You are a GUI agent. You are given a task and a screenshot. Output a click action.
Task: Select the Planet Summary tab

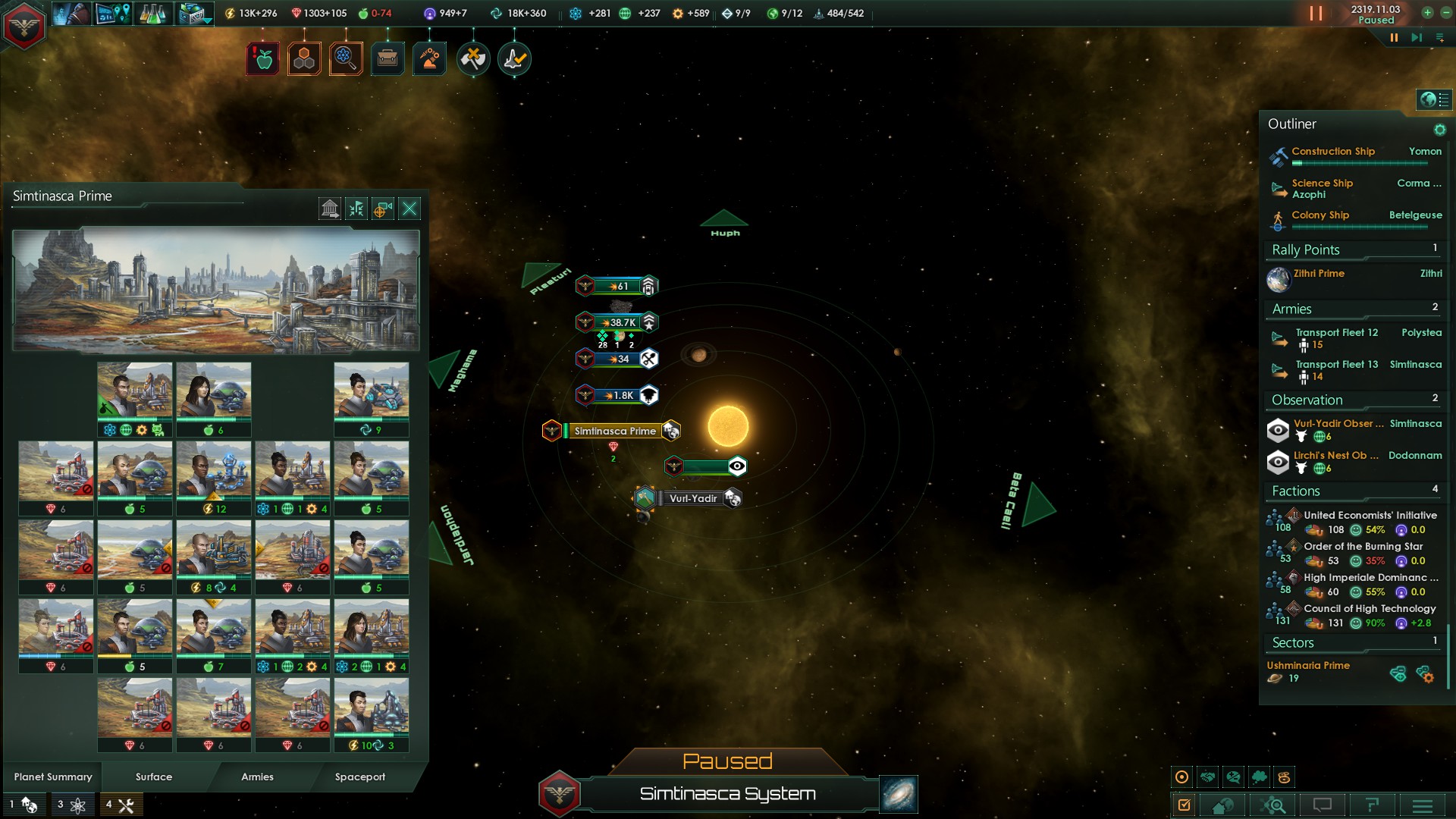[x=53, y=777]
